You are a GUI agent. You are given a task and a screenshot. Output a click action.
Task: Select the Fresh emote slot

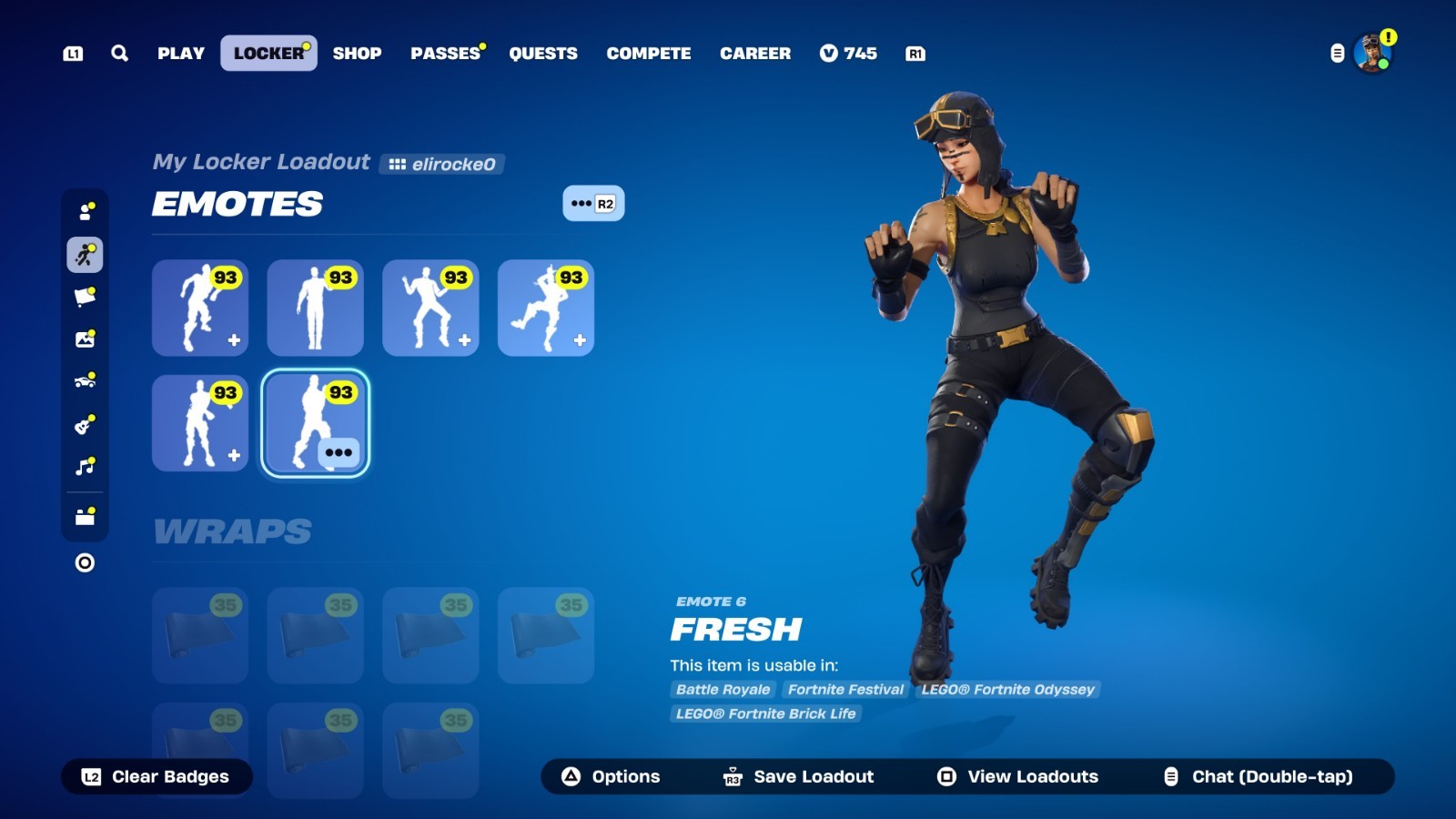point(315,423)
